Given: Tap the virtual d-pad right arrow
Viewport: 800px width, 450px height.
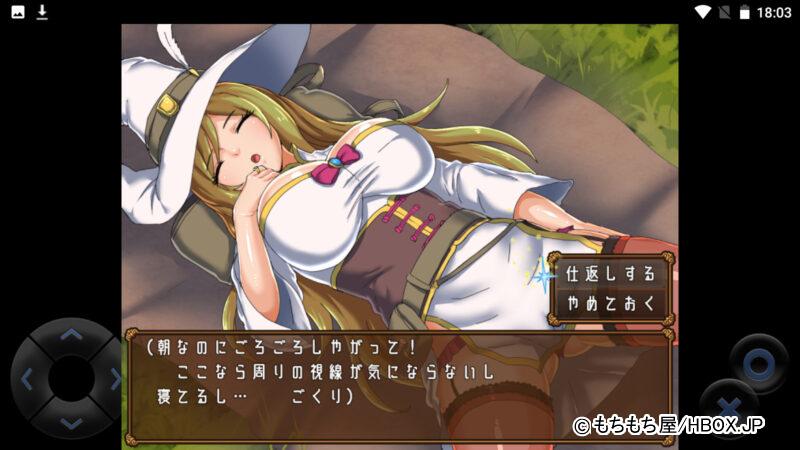Looking at the screenshot, I should 114,379.
